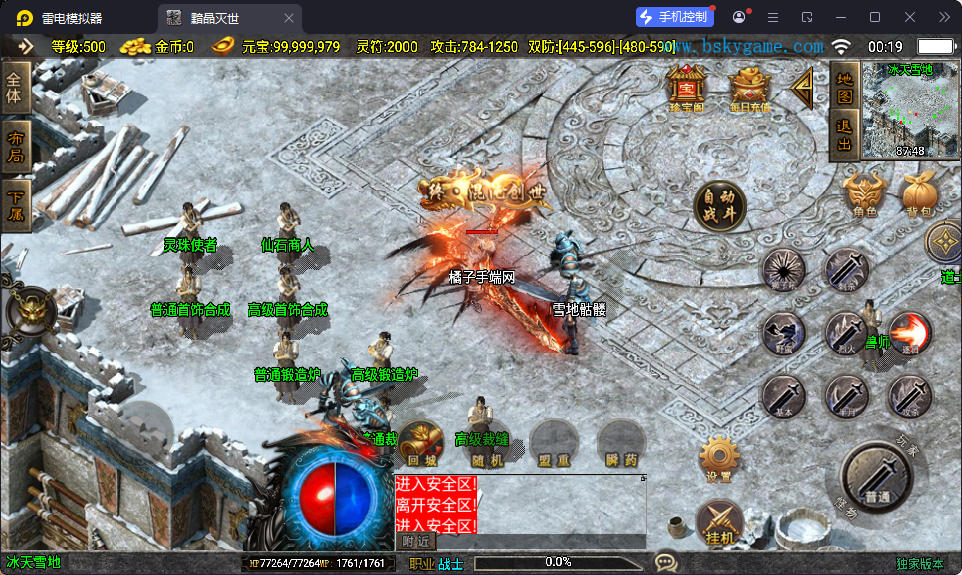The width and height of the screenshot is (962, 575).
Task: Open the 设置 gear settings icon
Action: tap(719, 458)
